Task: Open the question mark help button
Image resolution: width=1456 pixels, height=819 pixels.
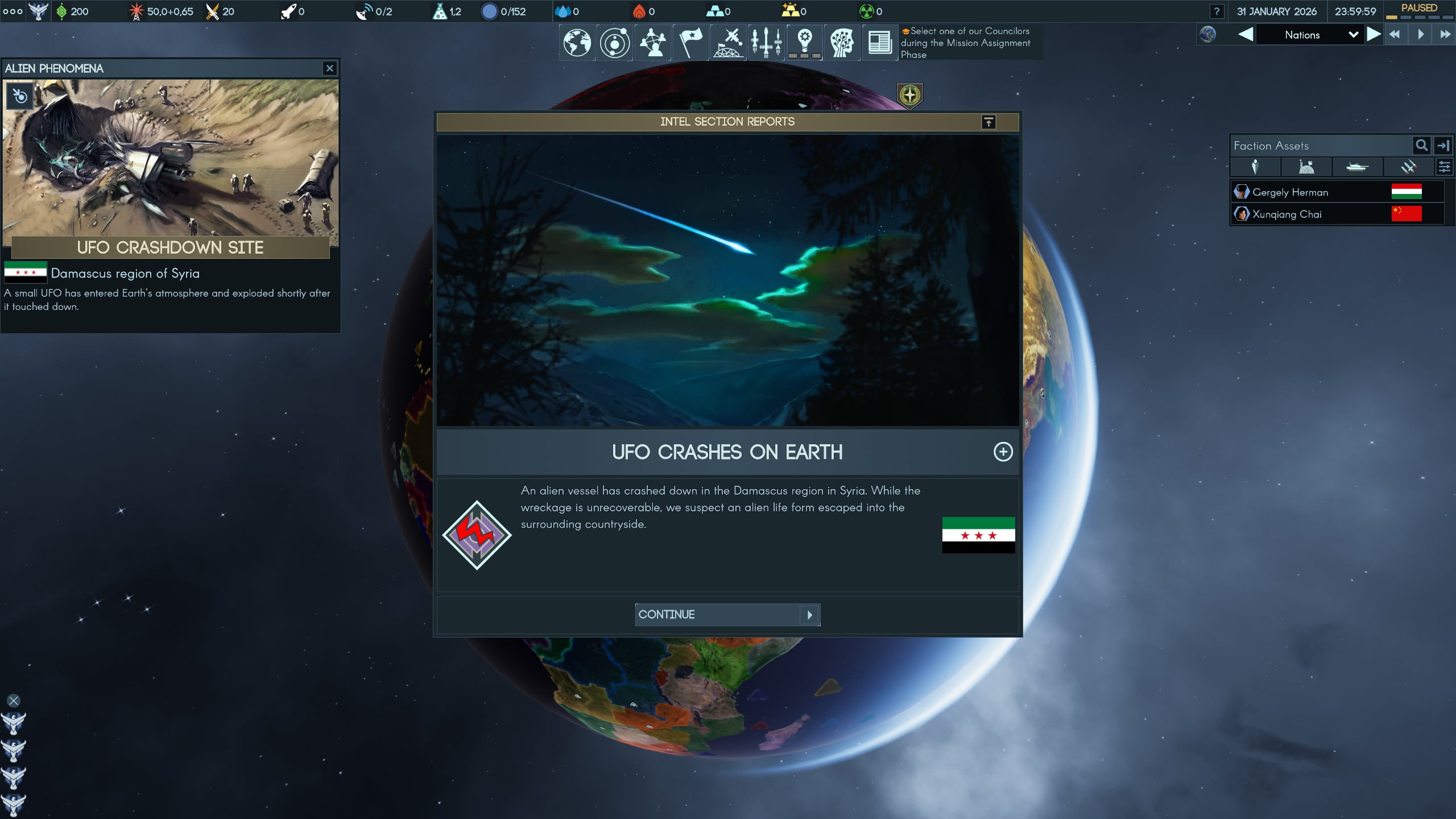Action: 1217,11
